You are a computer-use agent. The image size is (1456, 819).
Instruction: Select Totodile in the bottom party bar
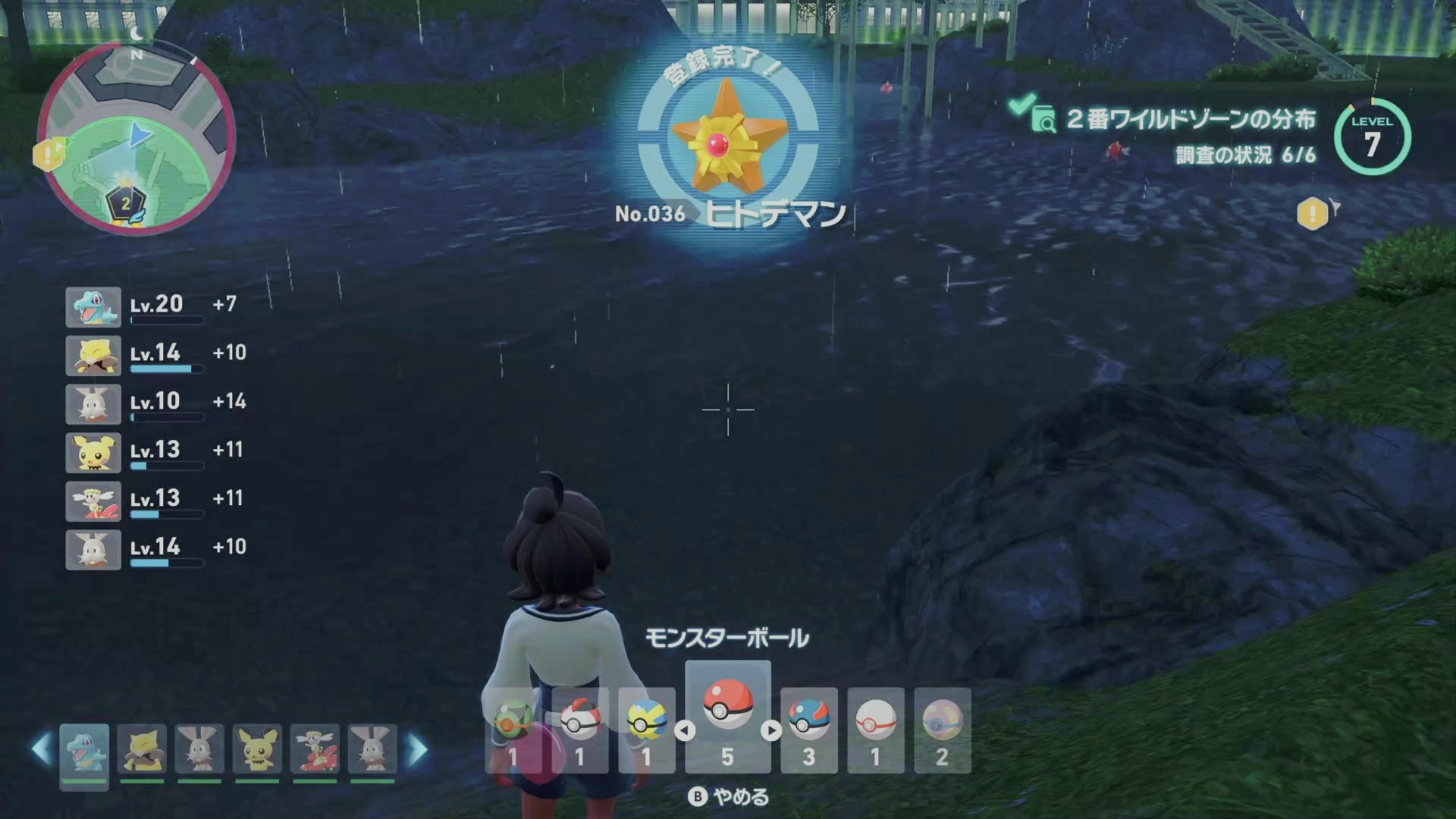pos(84,752)
